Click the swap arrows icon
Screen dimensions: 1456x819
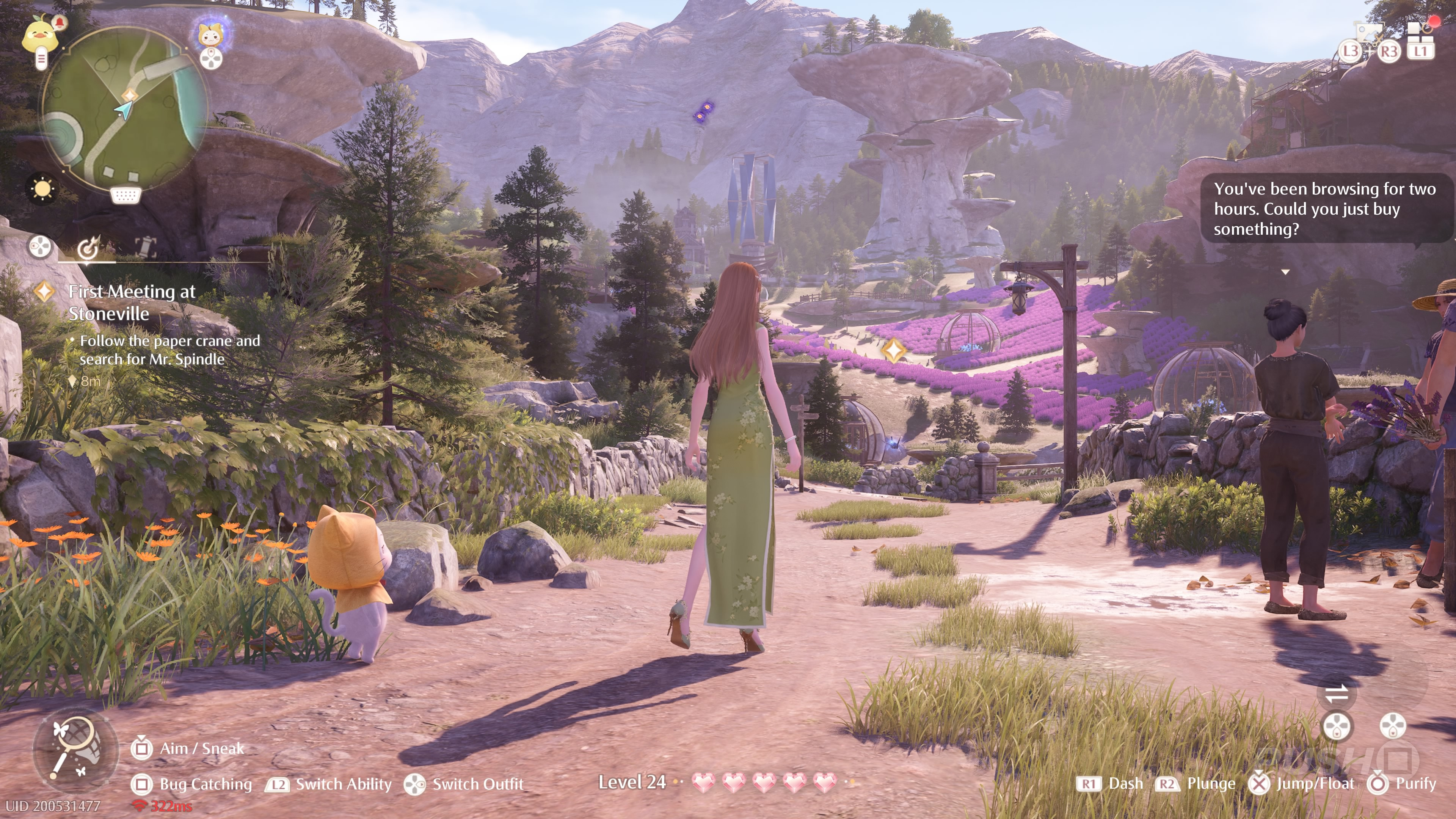1337,693
